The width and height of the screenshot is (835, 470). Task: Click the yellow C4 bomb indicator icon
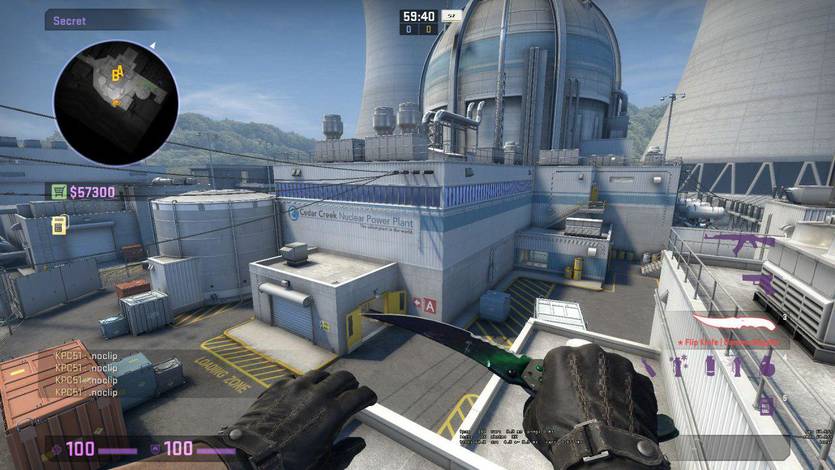(x=59, y=224)
